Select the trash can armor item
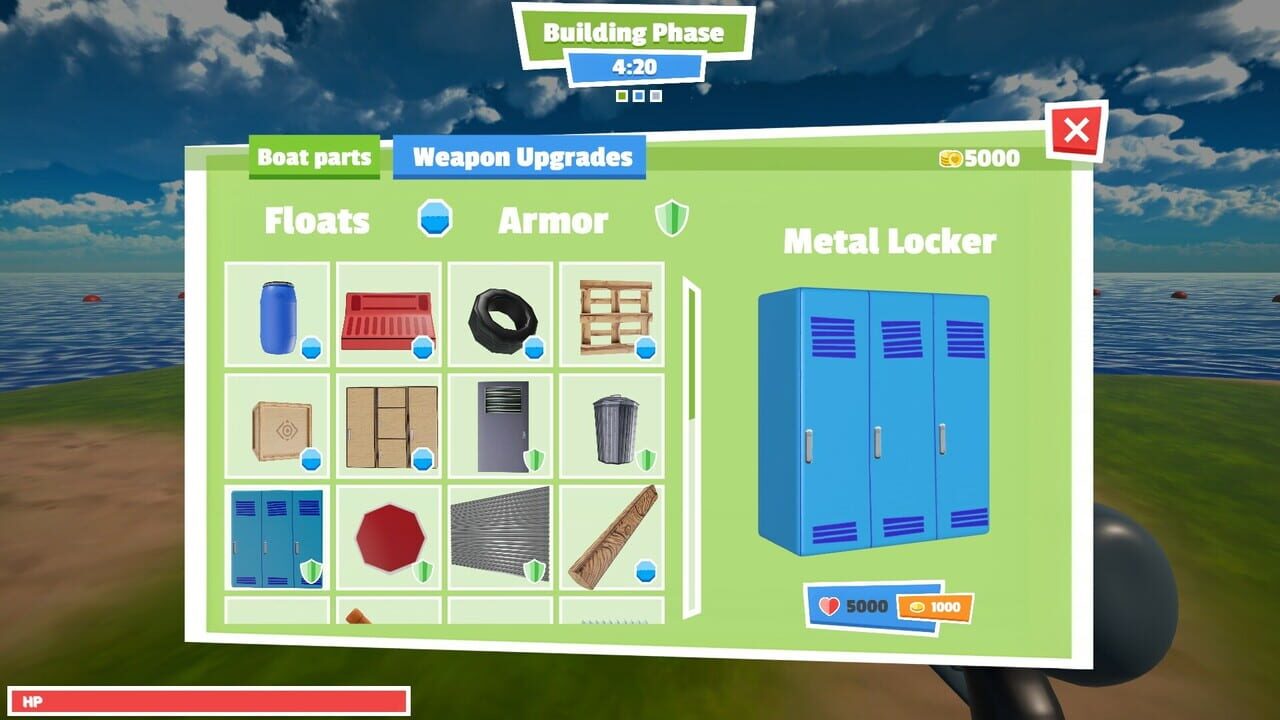Screen dimensions: 1280x720 (x=614, y=426)
